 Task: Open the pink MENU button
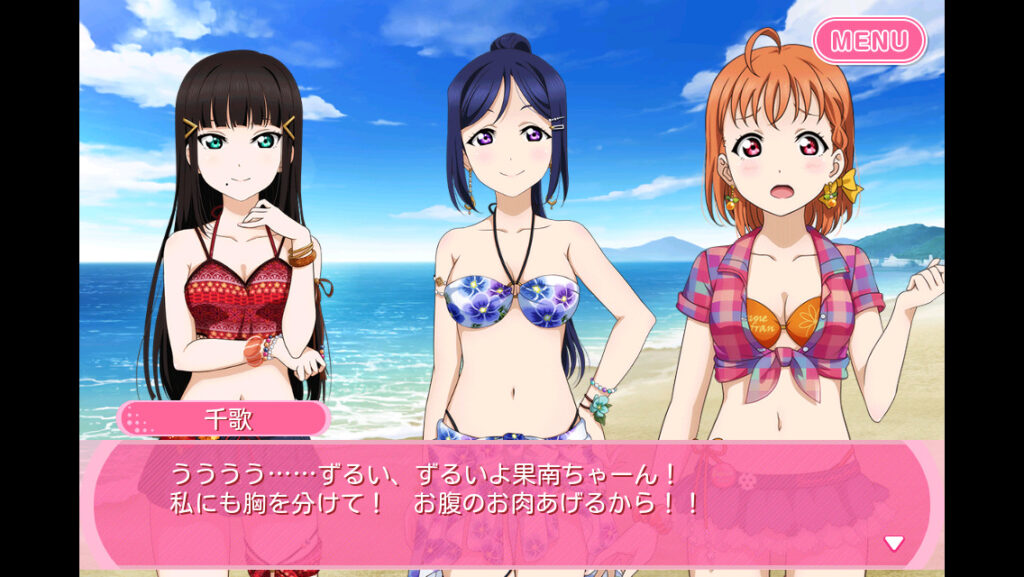[x=869, y=41]
